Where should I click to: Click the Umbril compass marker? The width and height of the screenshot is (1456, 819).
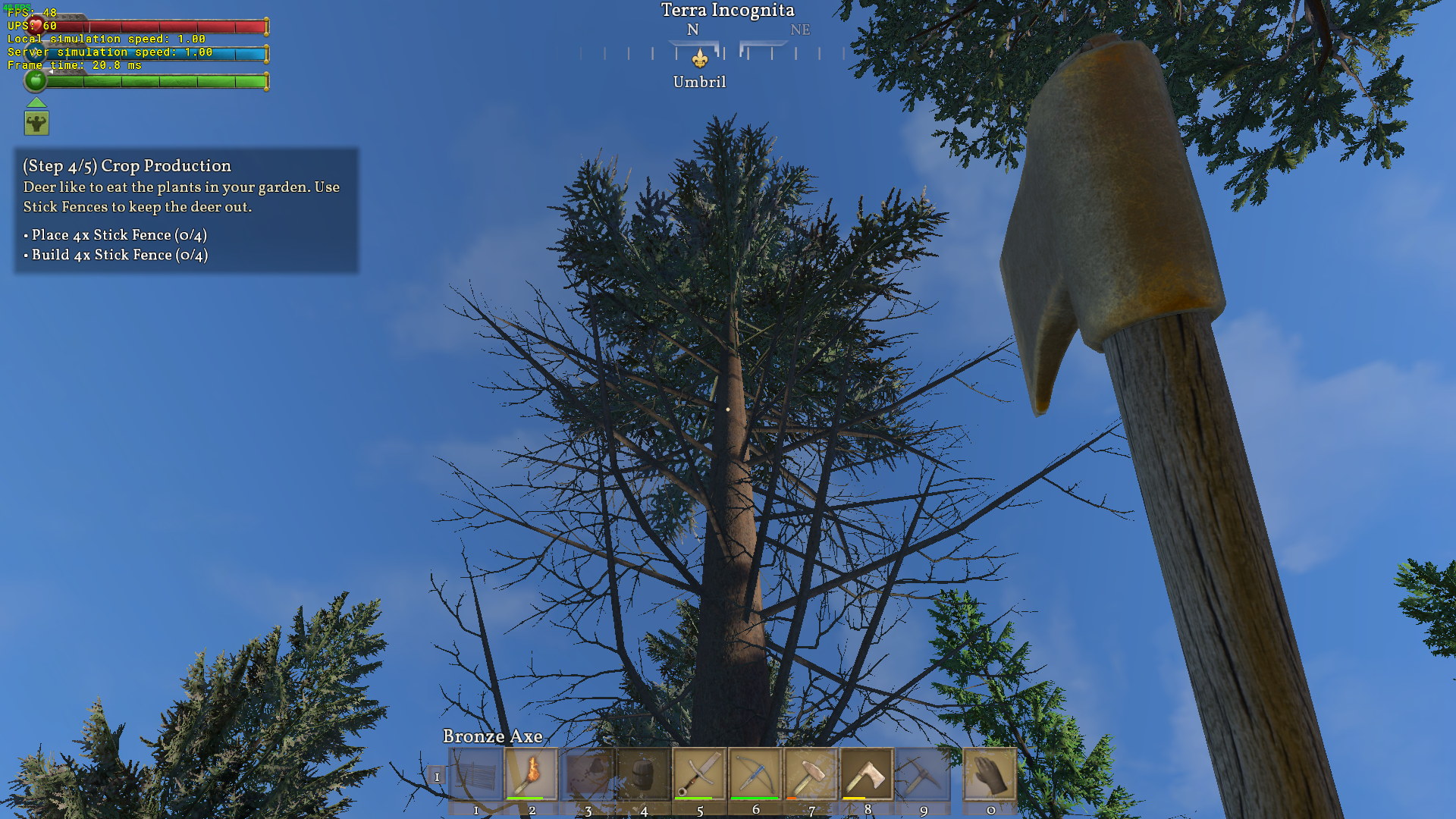coord(700,59)
